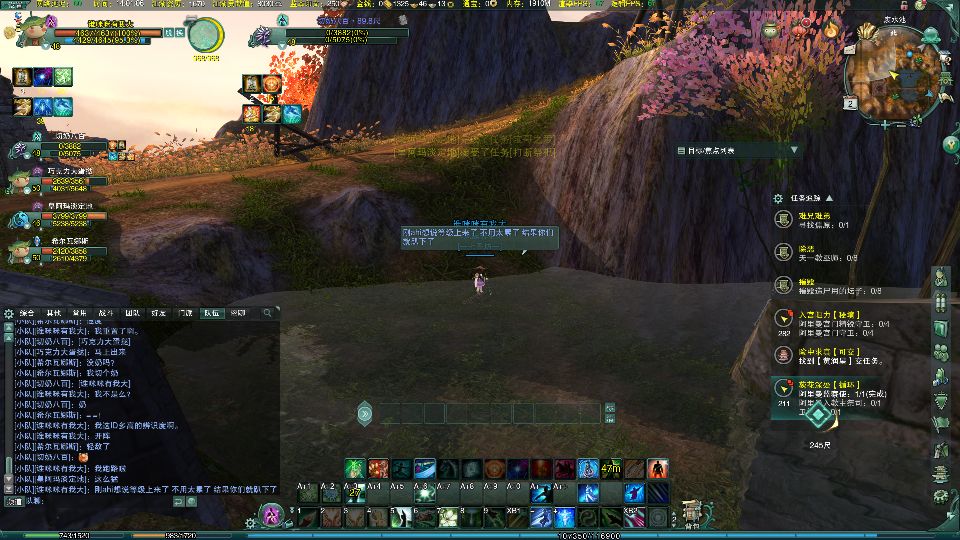Activate the 47m cooldown skill icon

click(611, 468)
